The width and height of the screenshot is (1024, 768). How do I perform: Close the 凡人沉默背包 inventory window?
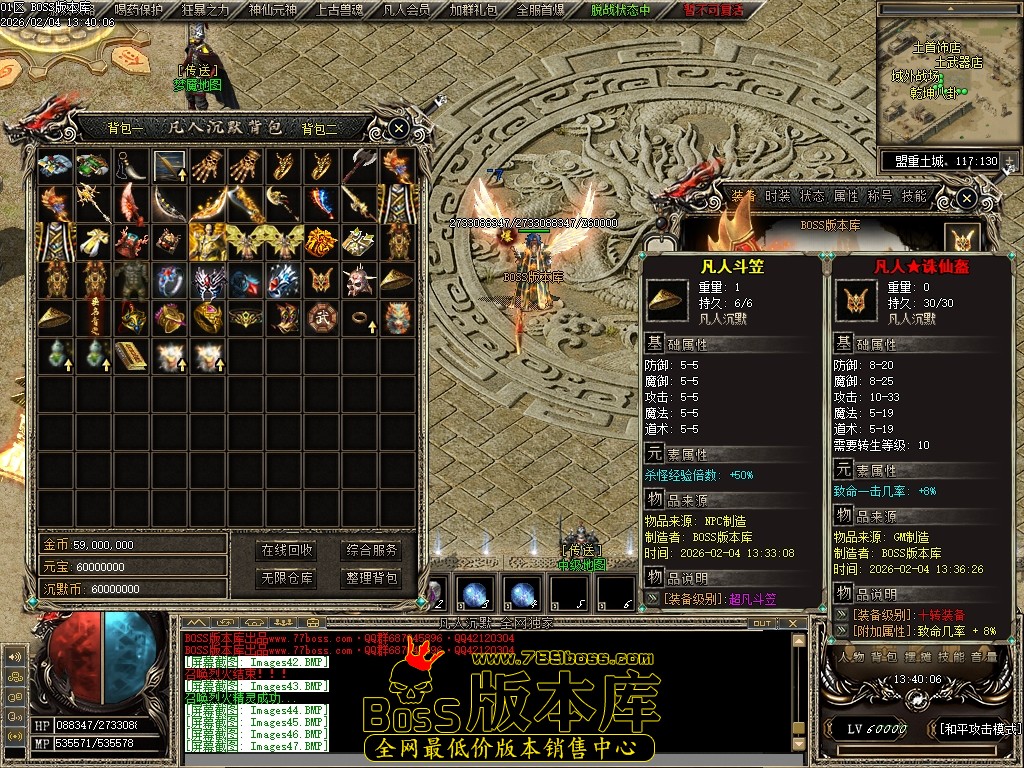[398, 128]
